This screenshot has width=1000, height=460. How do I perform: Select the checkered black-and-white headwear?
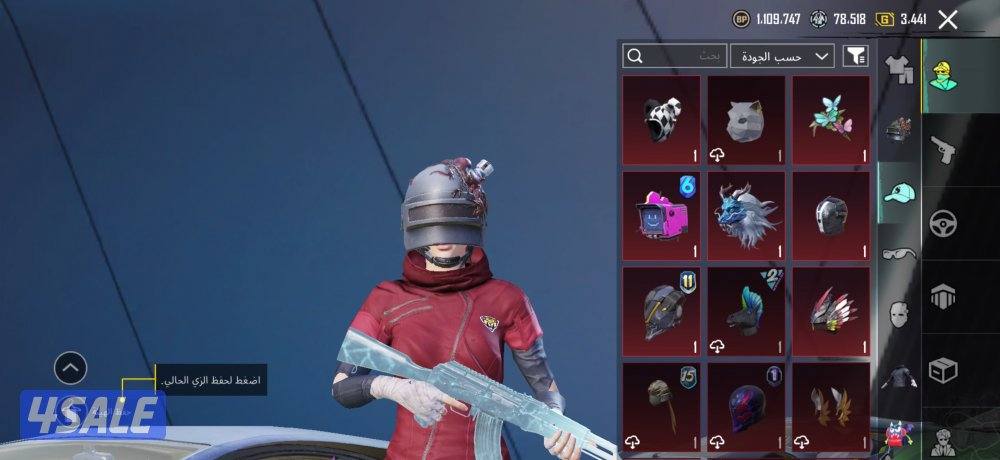[661, 120]
